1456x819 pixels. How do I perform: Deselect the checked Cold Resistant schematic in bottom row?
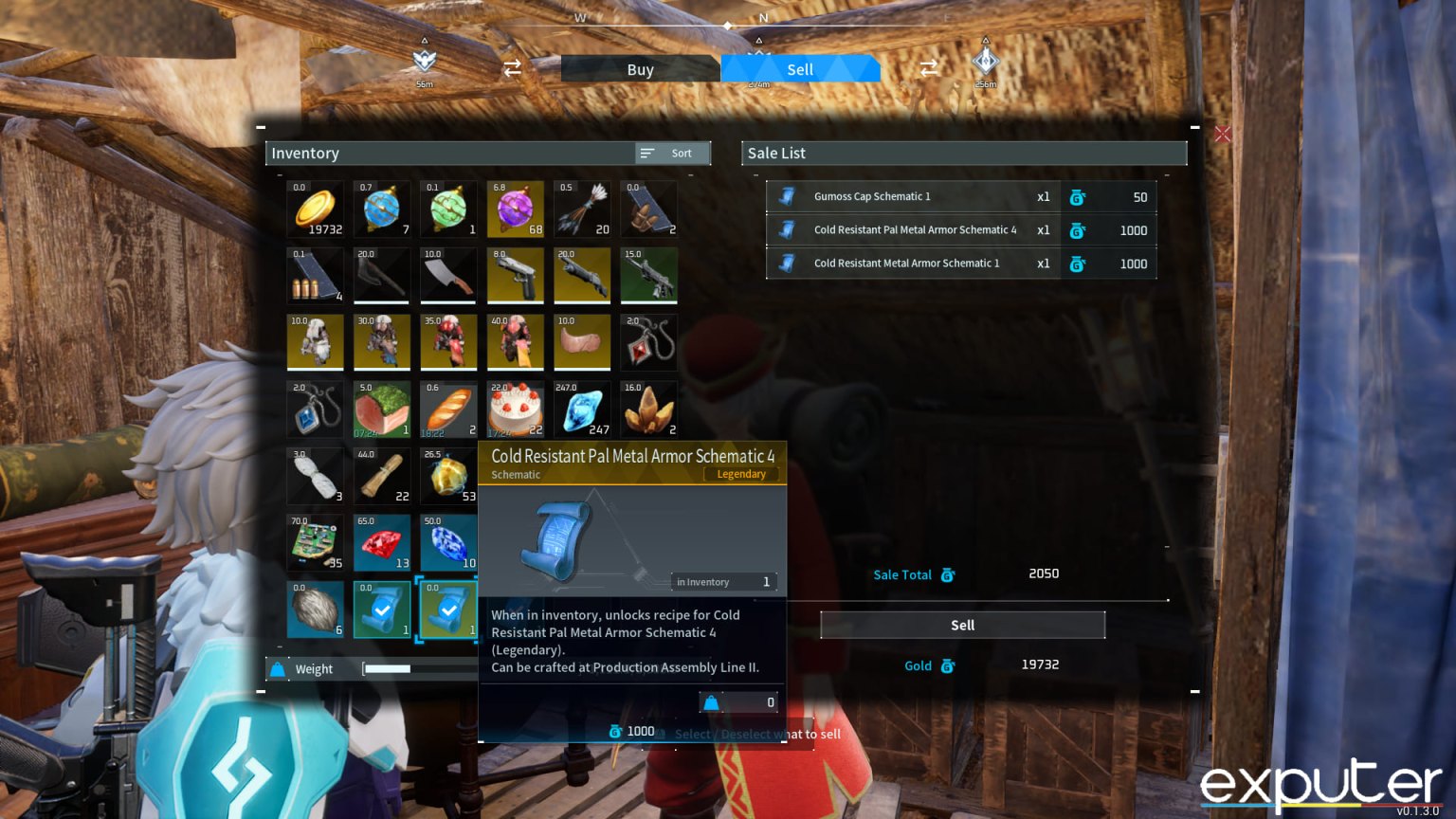point(381,610)
